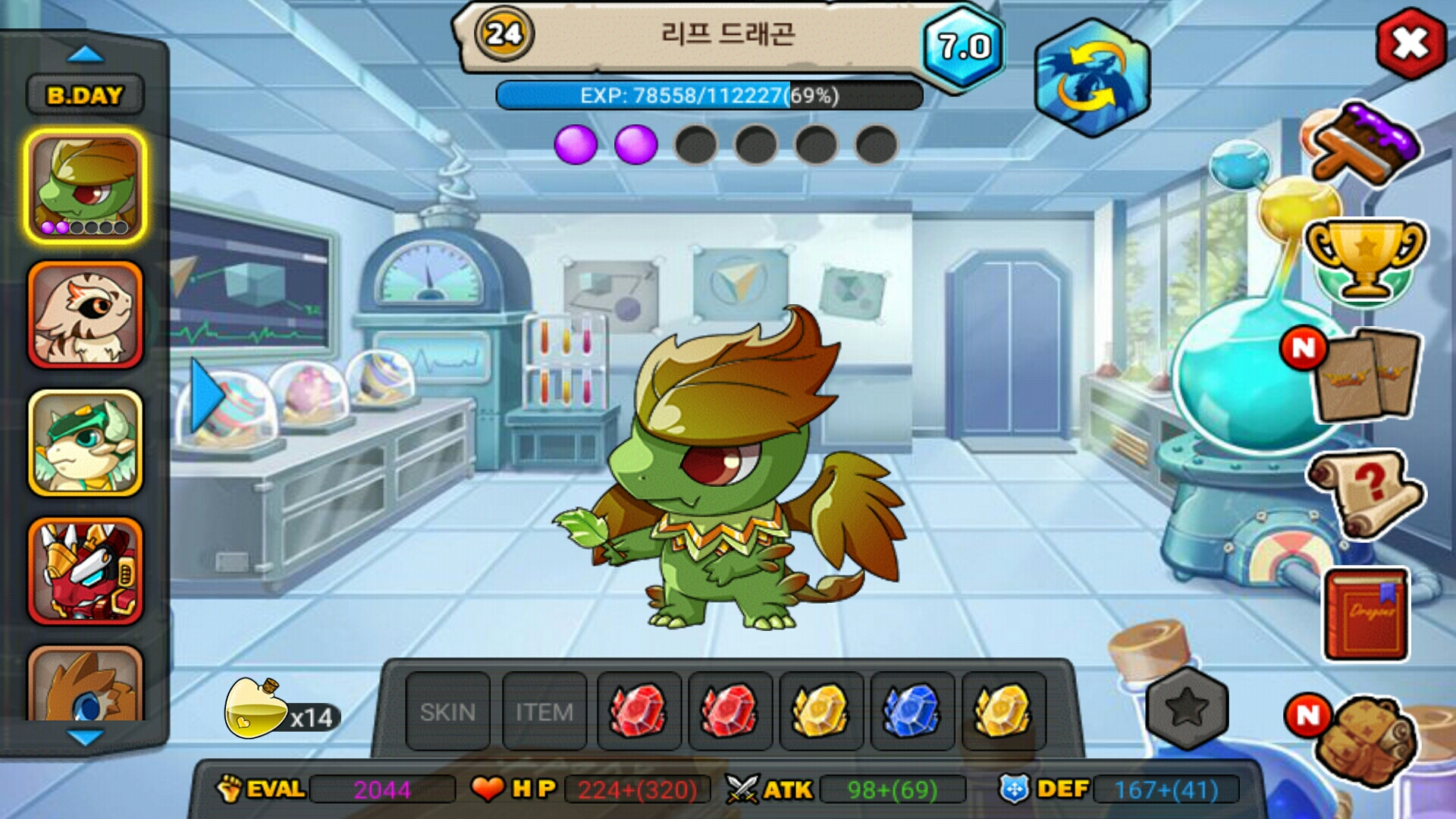Image resolution: width=1456 pixels, height=819 pixels.
Task: Open the SKIN slot
Action: (x=447, y=711)
